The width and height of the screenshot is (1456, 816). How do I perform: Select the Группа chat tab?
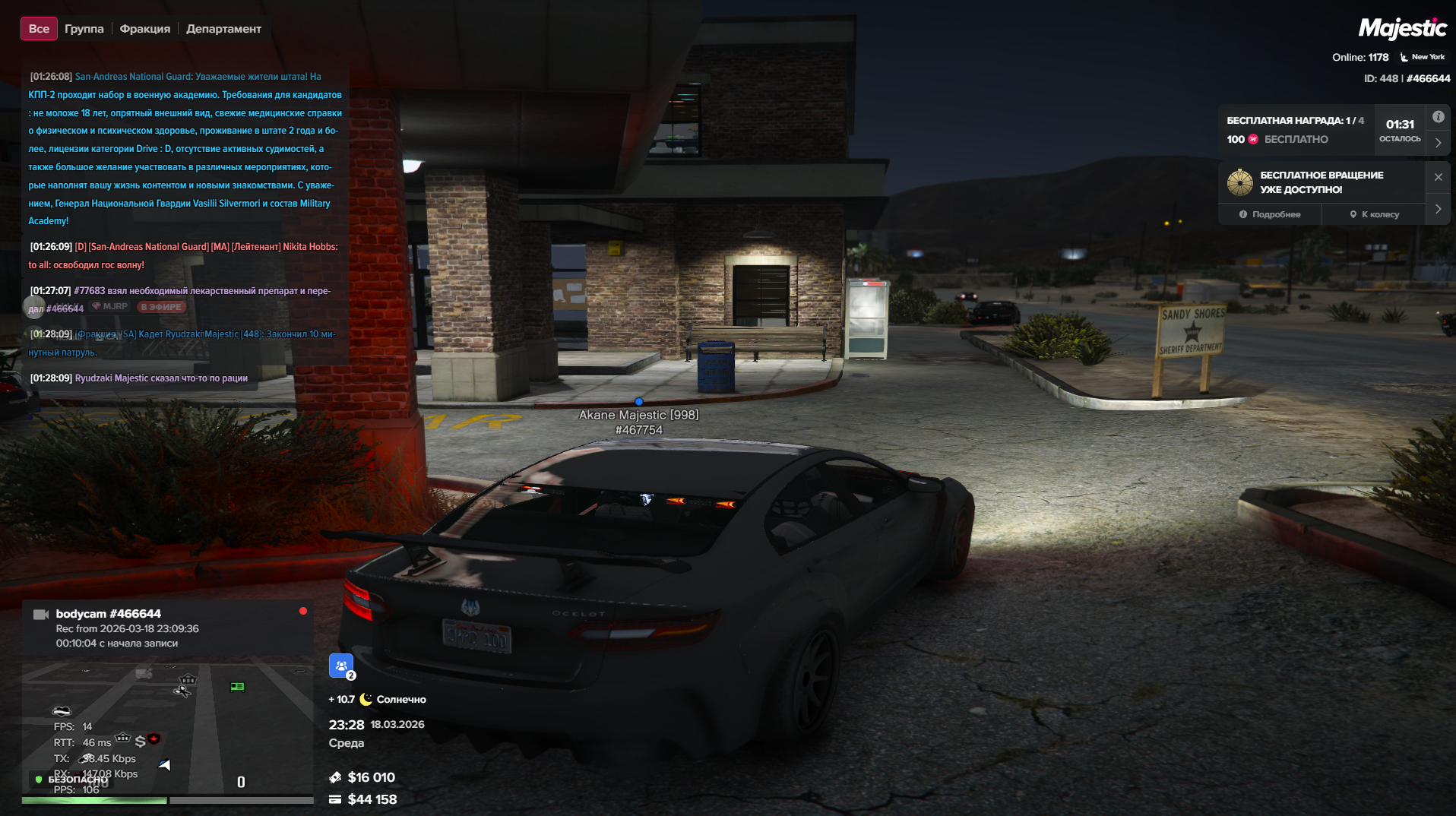tap(84, 29)
